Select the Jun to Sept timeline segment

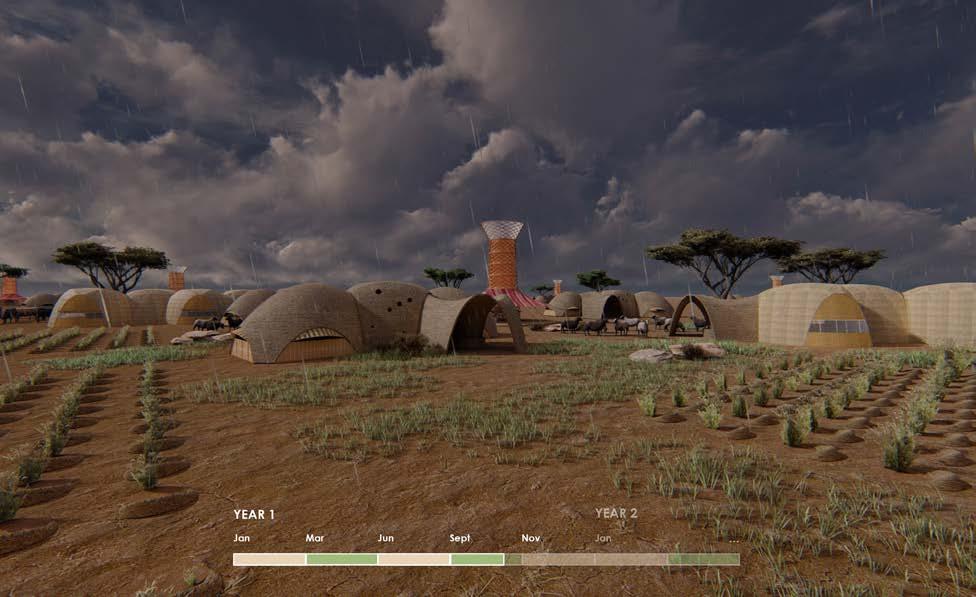(x=414, y=559)
